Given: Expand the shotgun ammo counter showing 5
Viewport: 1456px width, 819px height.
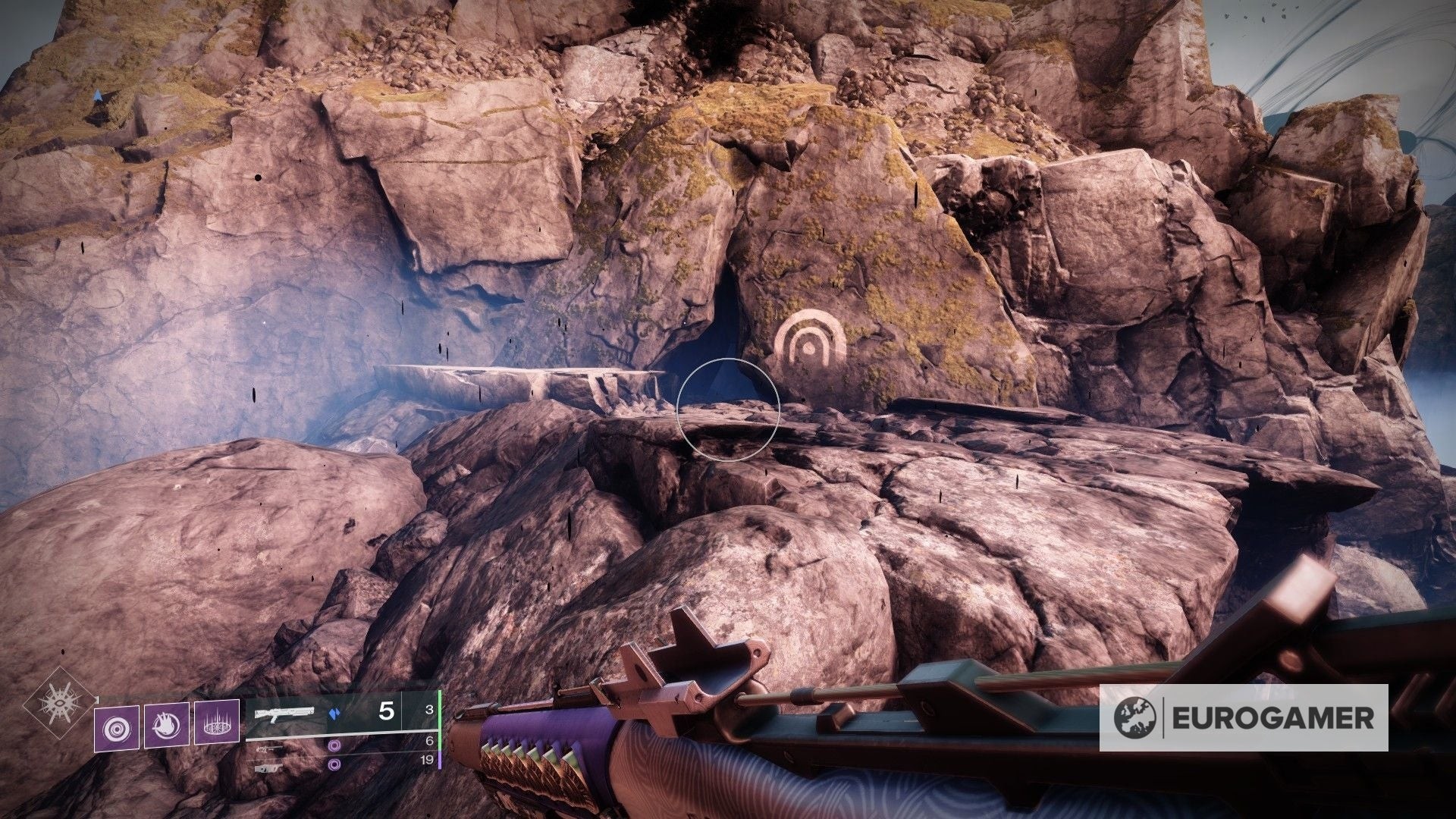Looking at the screenshot, I should 387,711.
